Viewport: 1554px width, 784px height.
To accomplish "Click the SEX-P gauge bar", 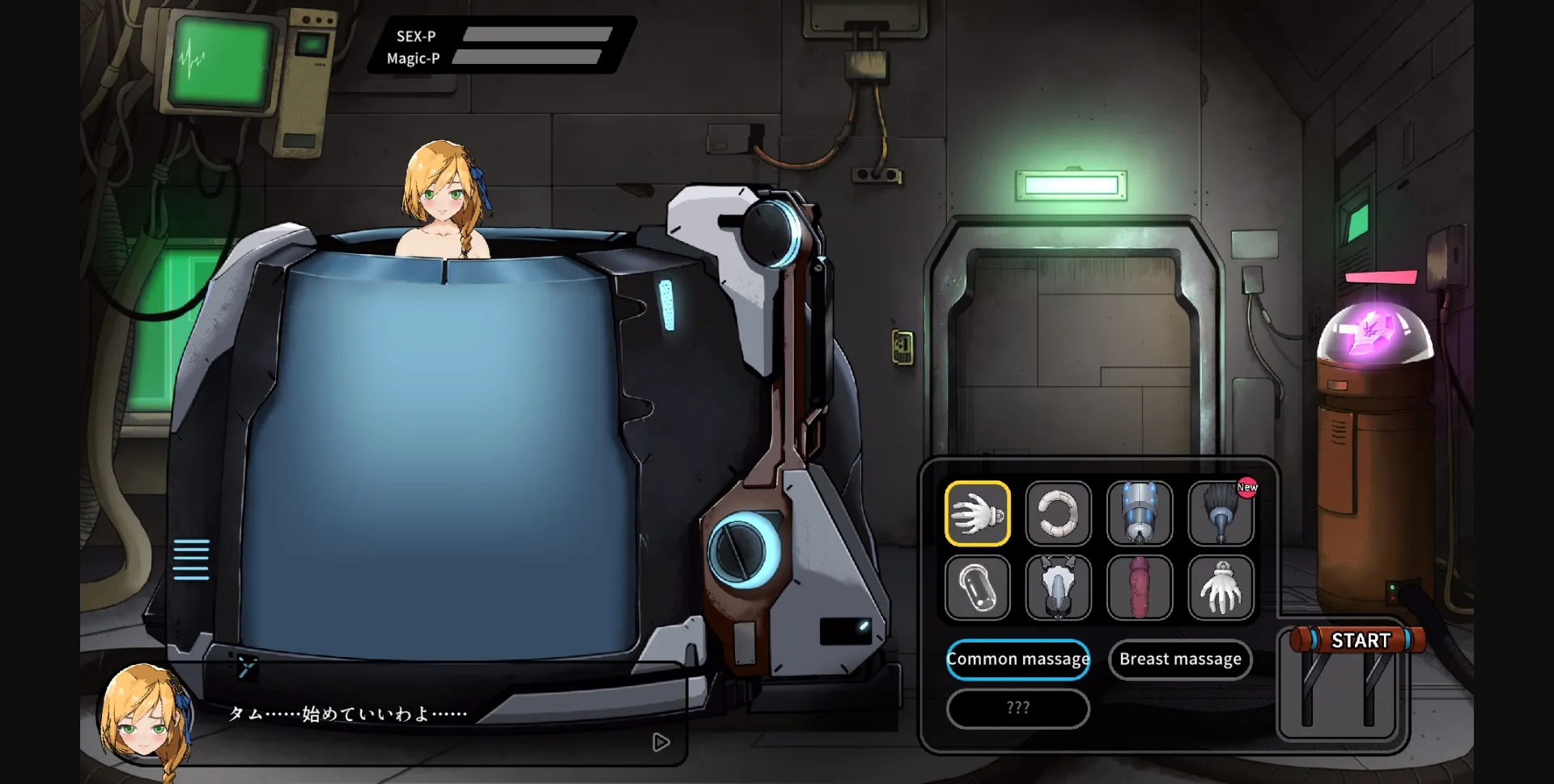I will point(536,36).
